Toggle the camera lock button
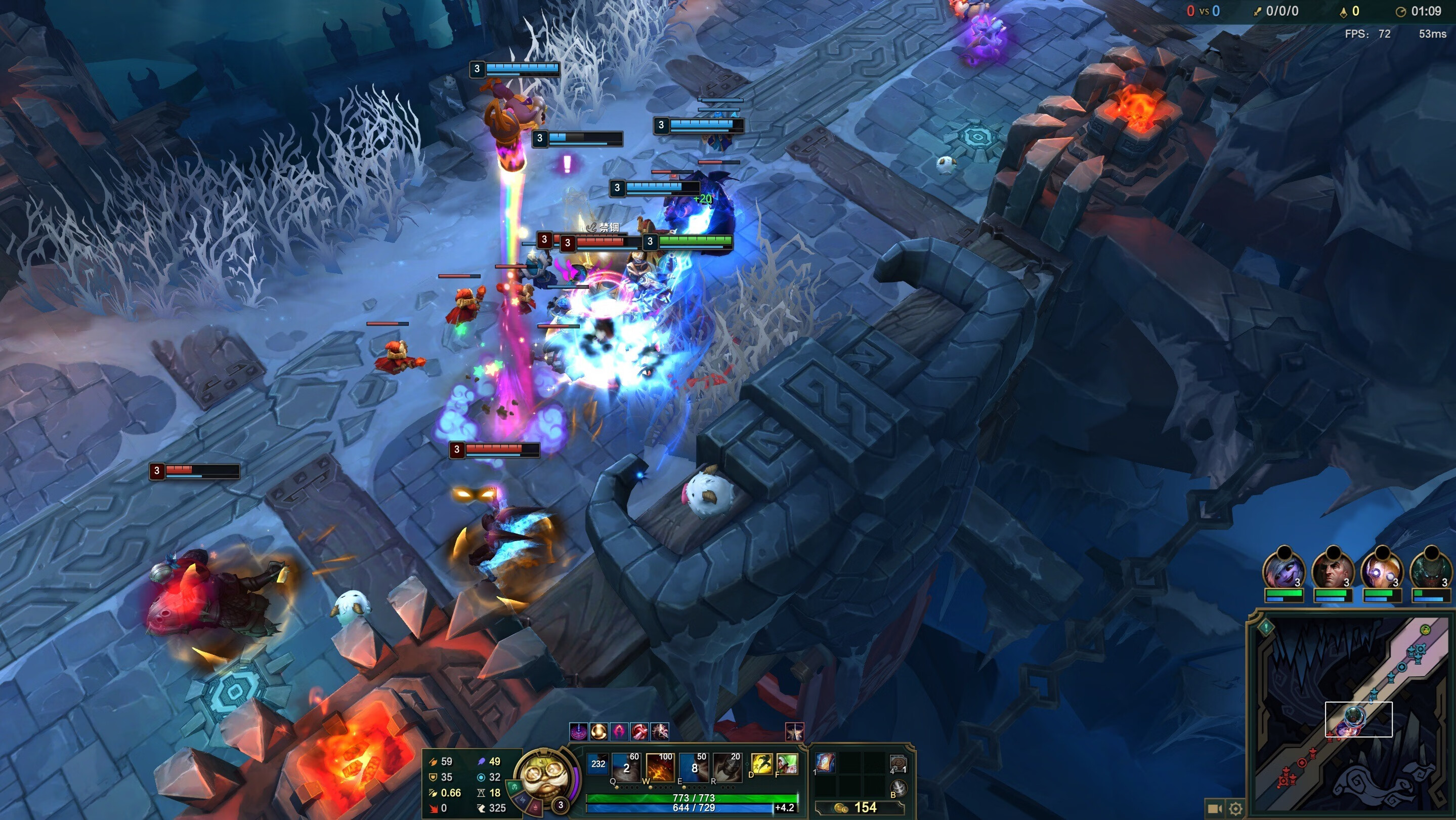 (x=1213, y=808)
